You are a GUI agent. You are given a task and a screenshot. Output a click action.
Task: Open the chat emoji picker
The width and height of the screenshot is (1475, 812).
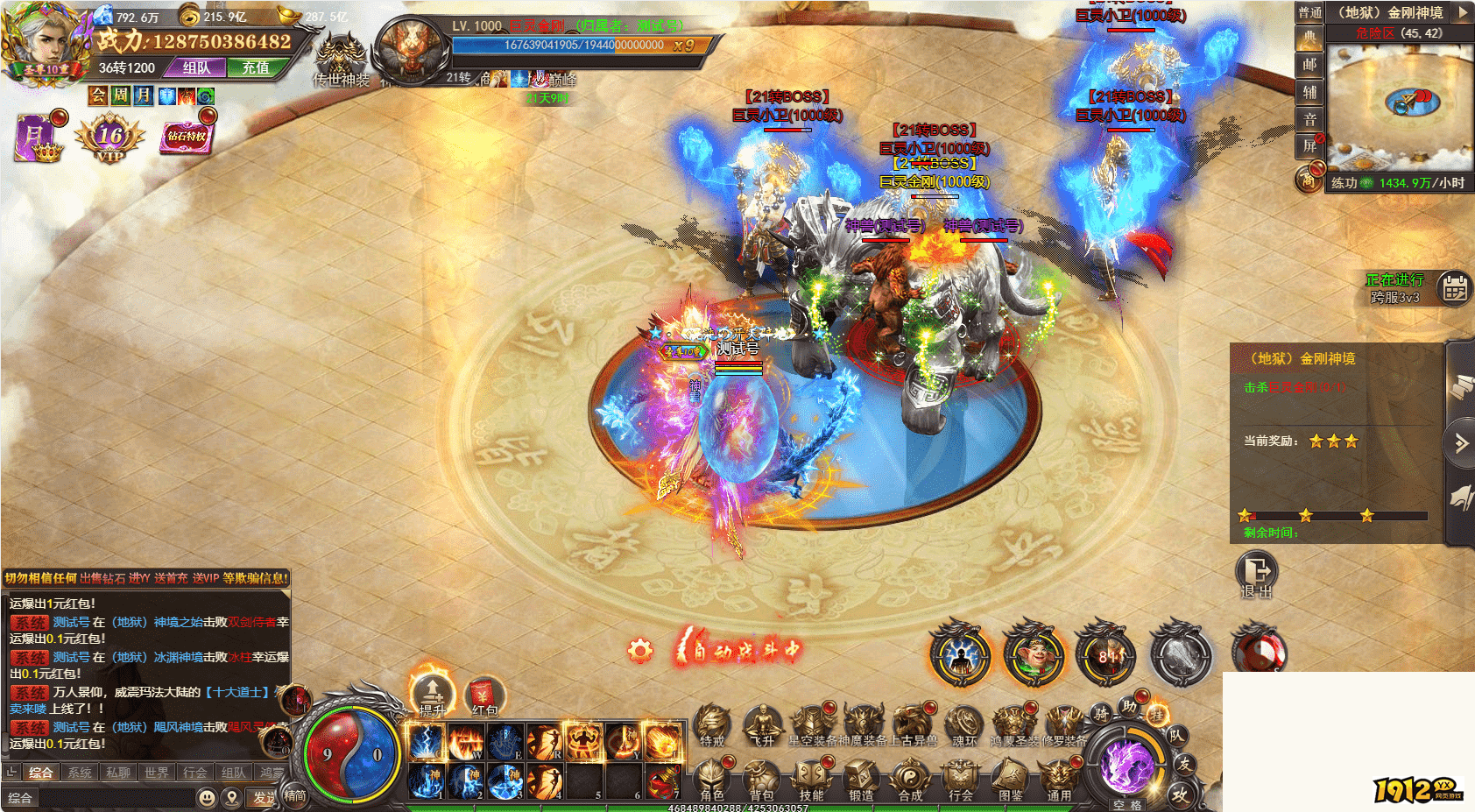[x=207, y=797]
